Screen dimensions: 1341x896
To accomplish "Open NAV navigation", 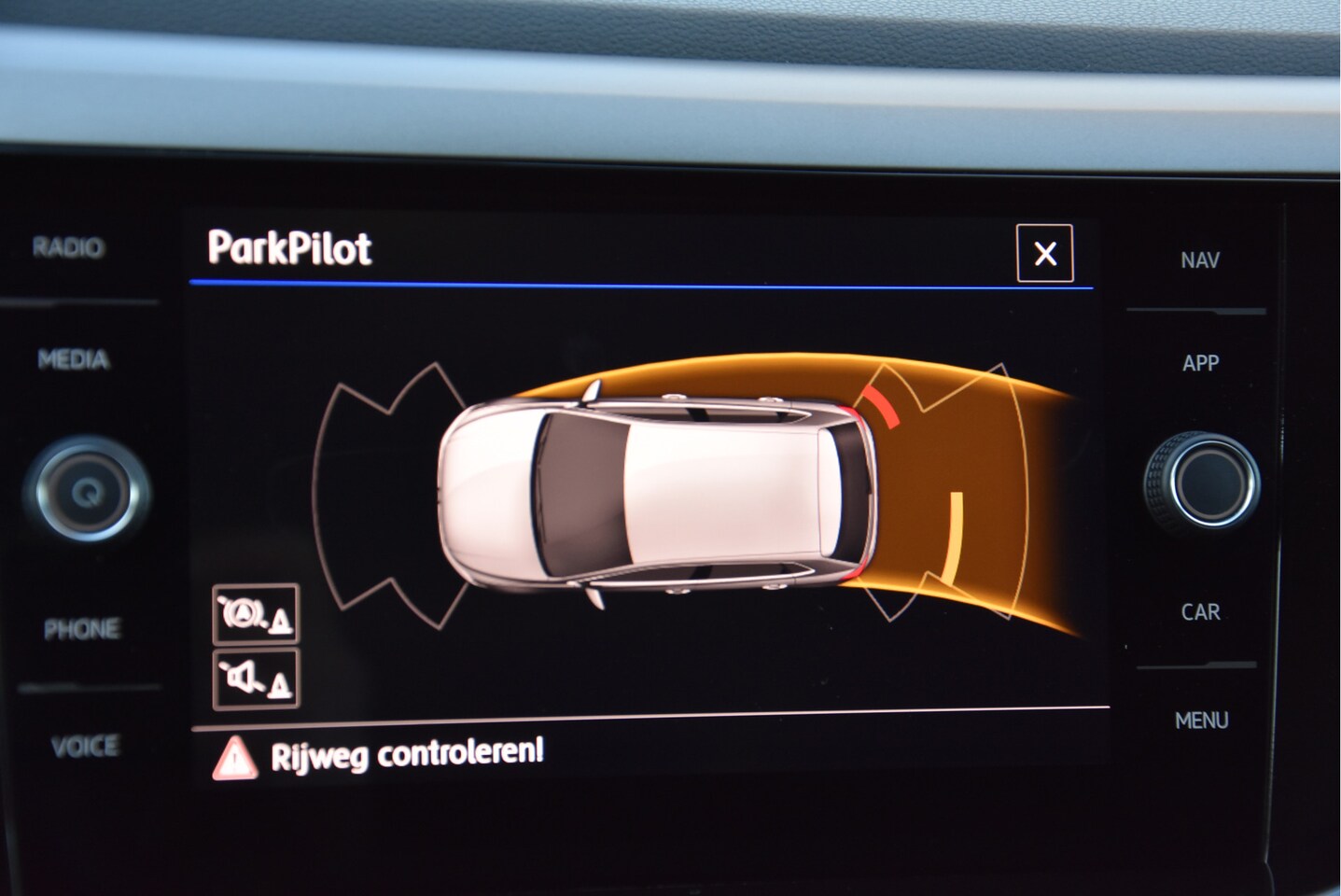I will point(1199,260).
